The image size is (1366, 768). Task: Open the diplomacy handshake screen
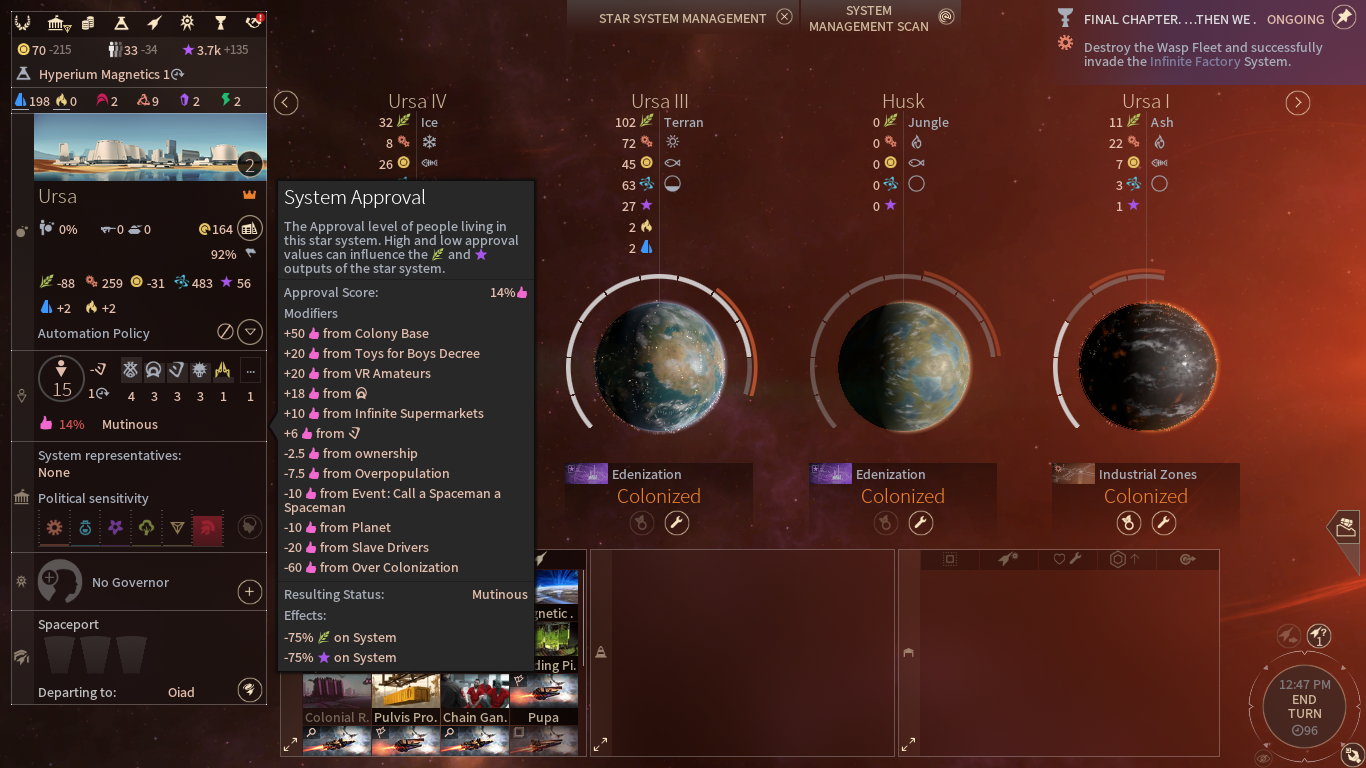tap(253, 23)
